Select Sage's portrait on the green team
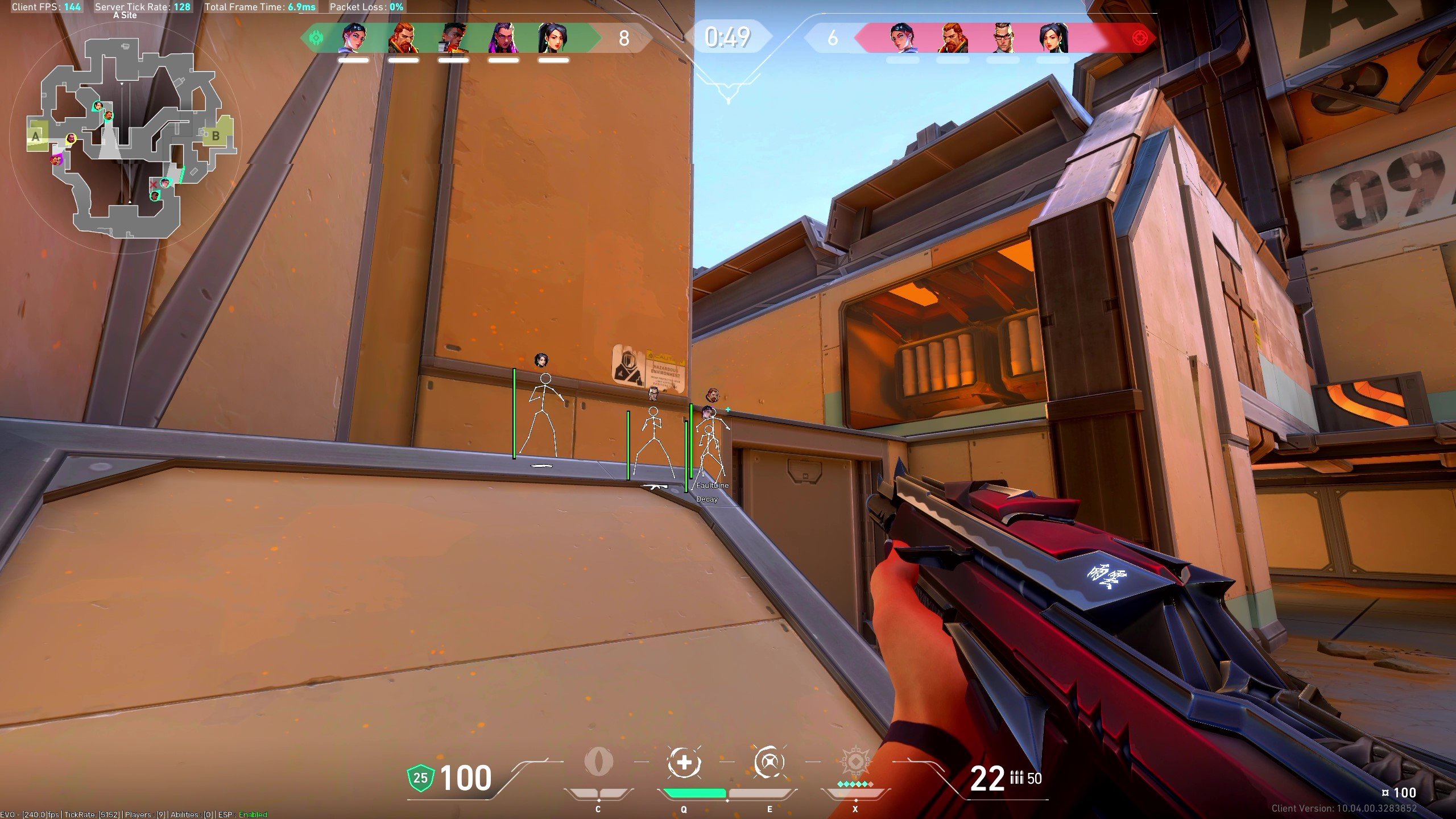This screenshot has height=819, width=1456. [x=553, y=38]
